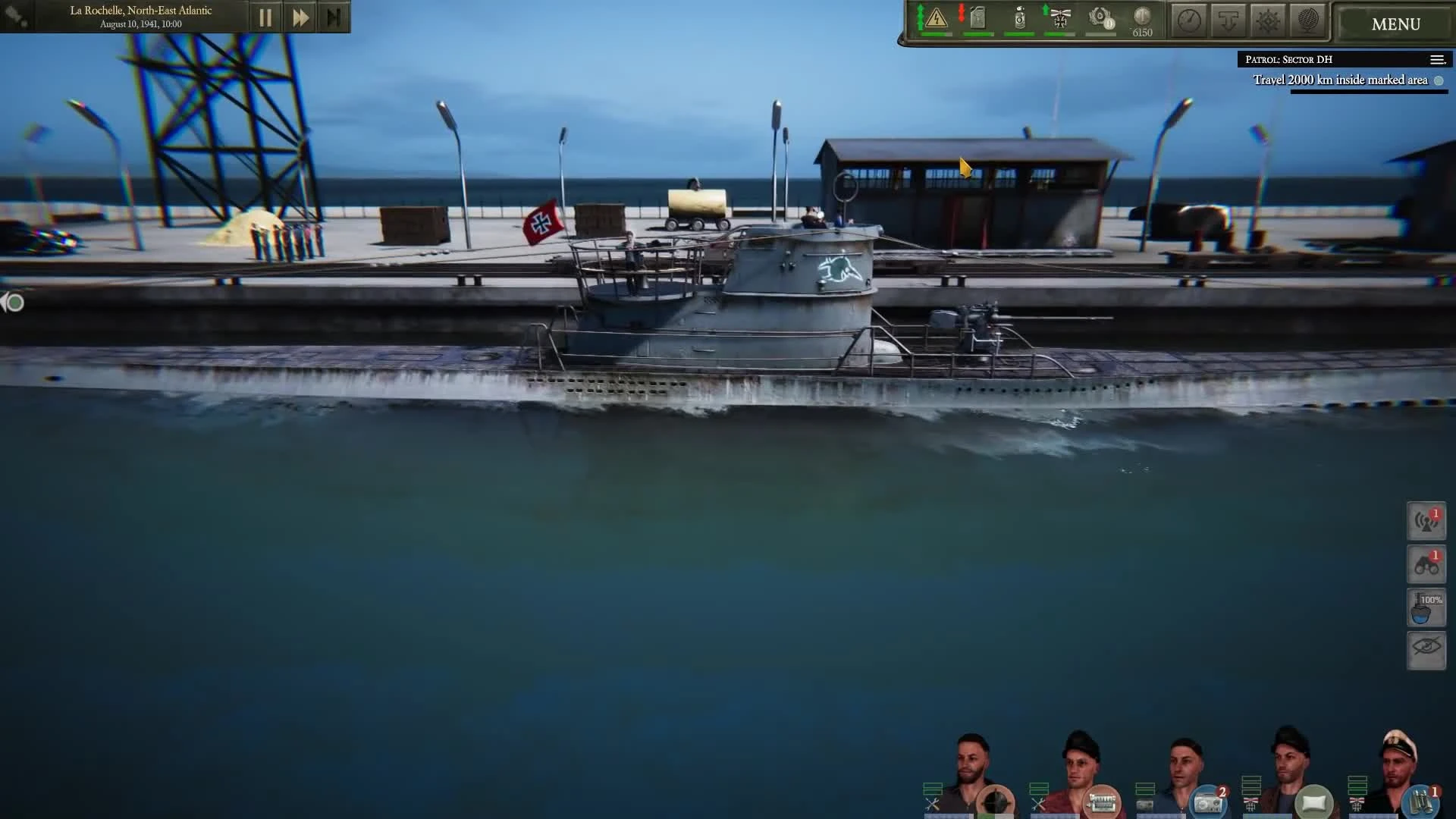The height and width of the screenshot is (819, 1456).
Task: Select the periscope depth control icon
Action: [x=1228, y=19]
